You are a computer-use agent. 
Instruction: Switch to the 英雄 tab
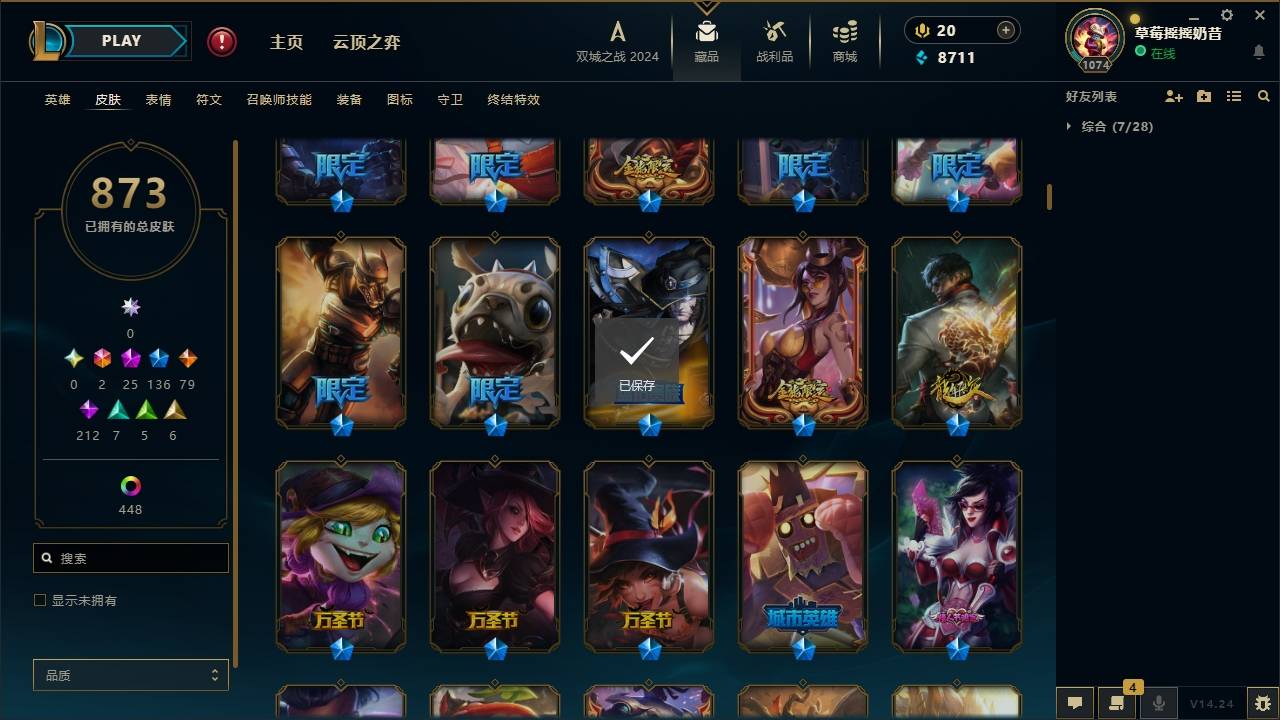coord(57,100)
